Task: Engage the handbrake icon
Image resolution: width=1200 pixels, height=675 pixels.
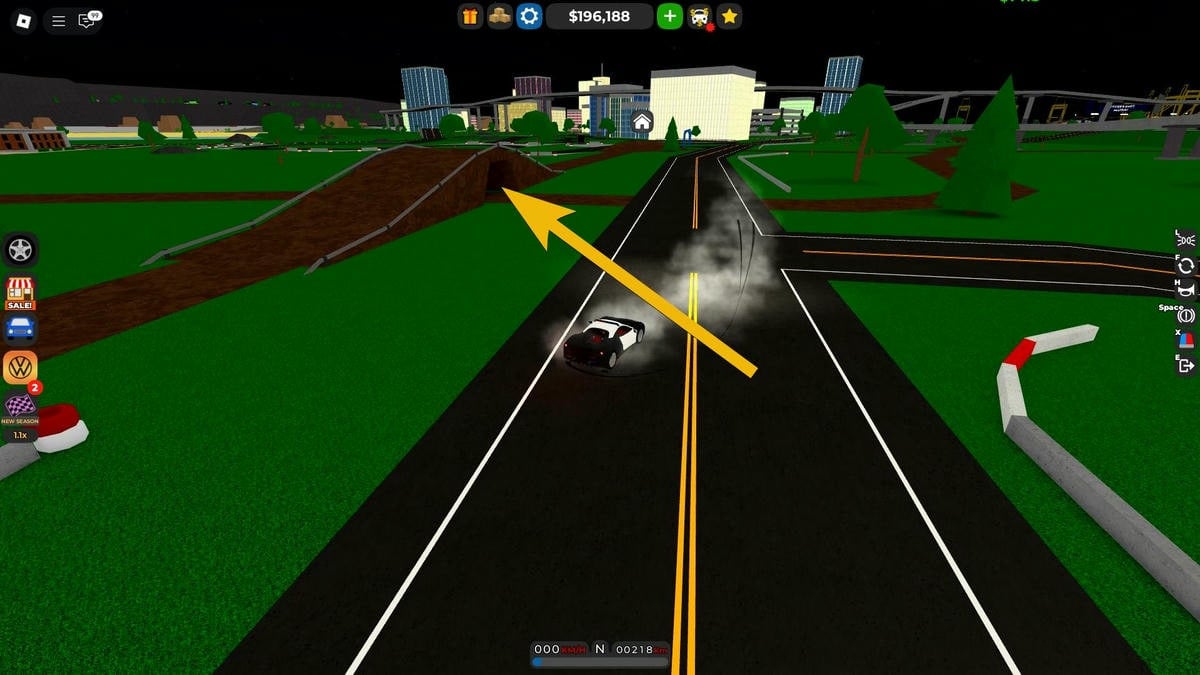Action: 1186,315
